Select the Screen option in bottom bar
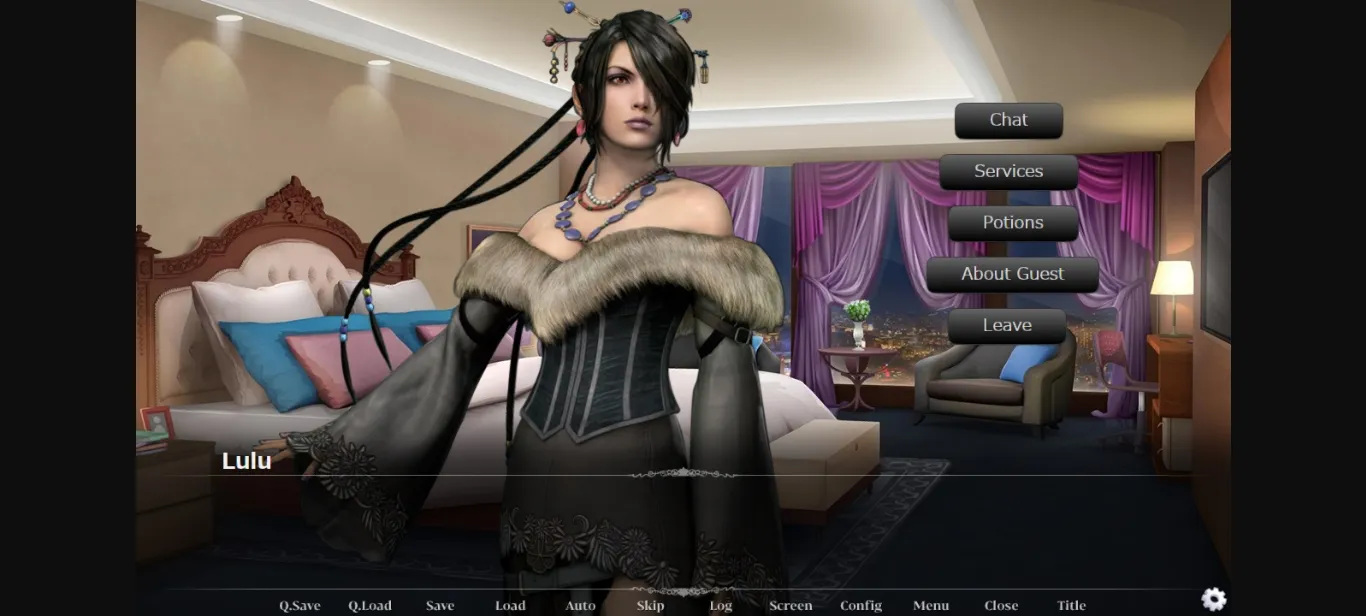This screenshot has width=1366, height=616. click(791, 605)
